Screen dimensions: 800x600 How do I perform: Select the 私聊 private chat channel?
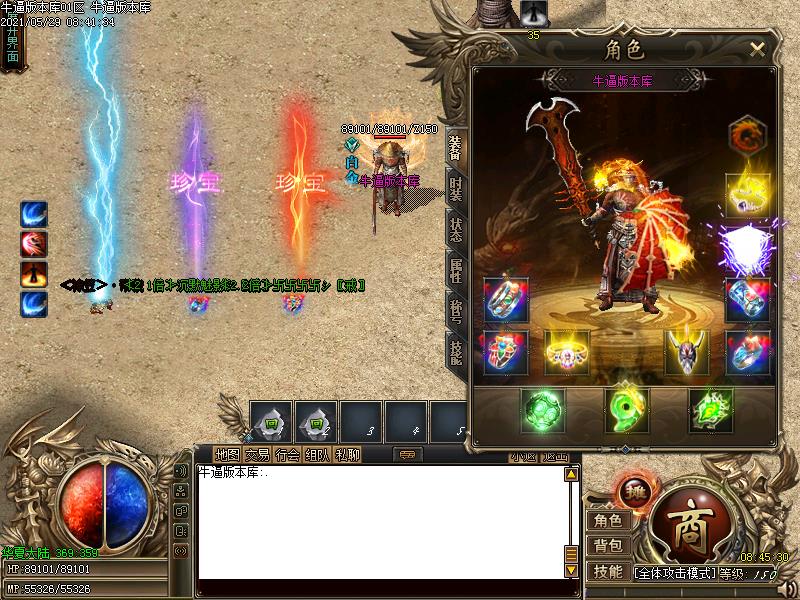347,455
